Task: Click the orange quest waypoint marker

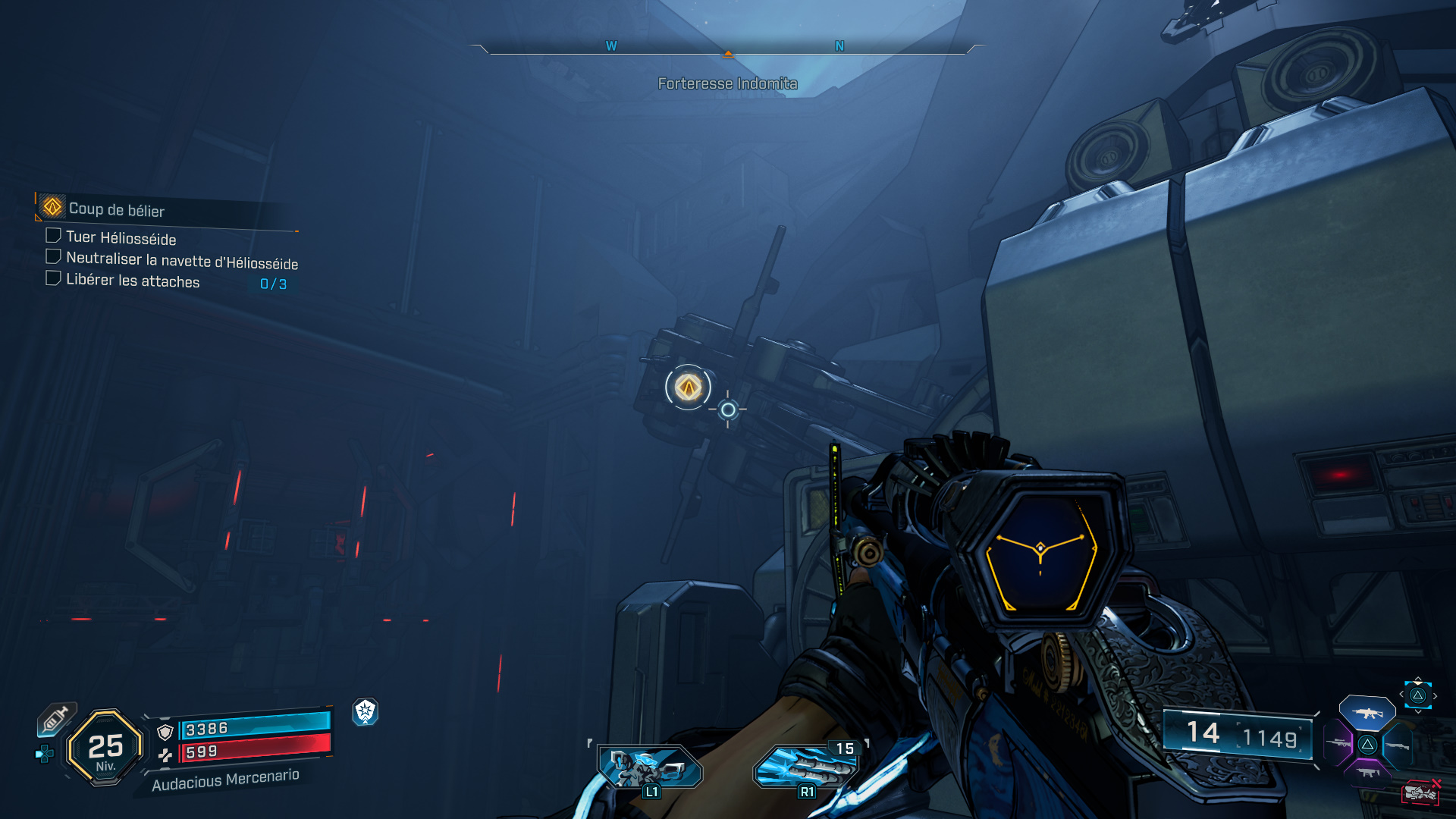Action: click(688, 388)
